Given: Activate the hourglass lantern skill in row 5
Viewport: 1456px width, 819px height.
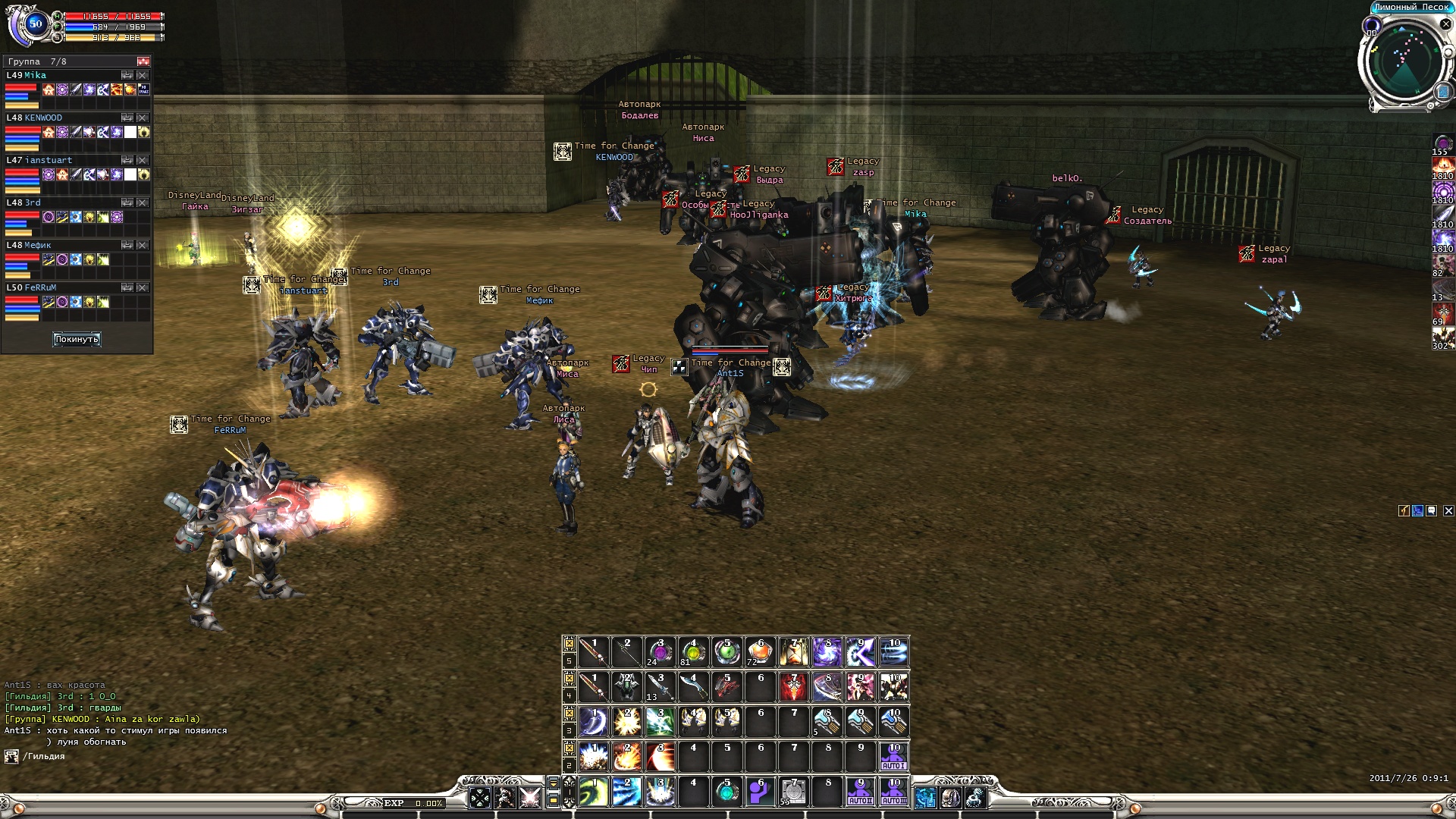Looking at the screenshot, I should point(793,652).
